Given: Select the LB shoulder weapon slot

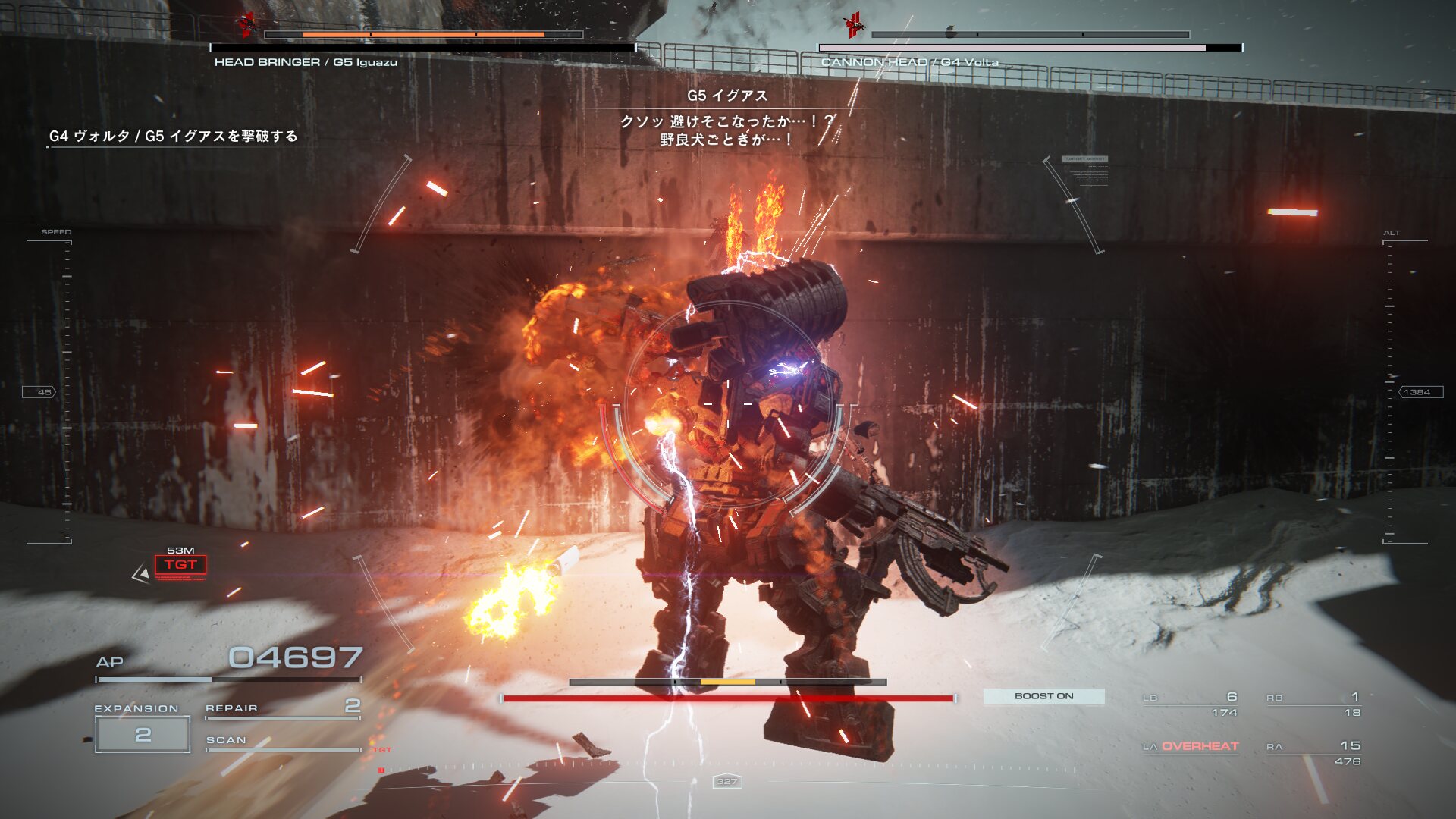Looking at the screenshot, I should coord(1191,704).
